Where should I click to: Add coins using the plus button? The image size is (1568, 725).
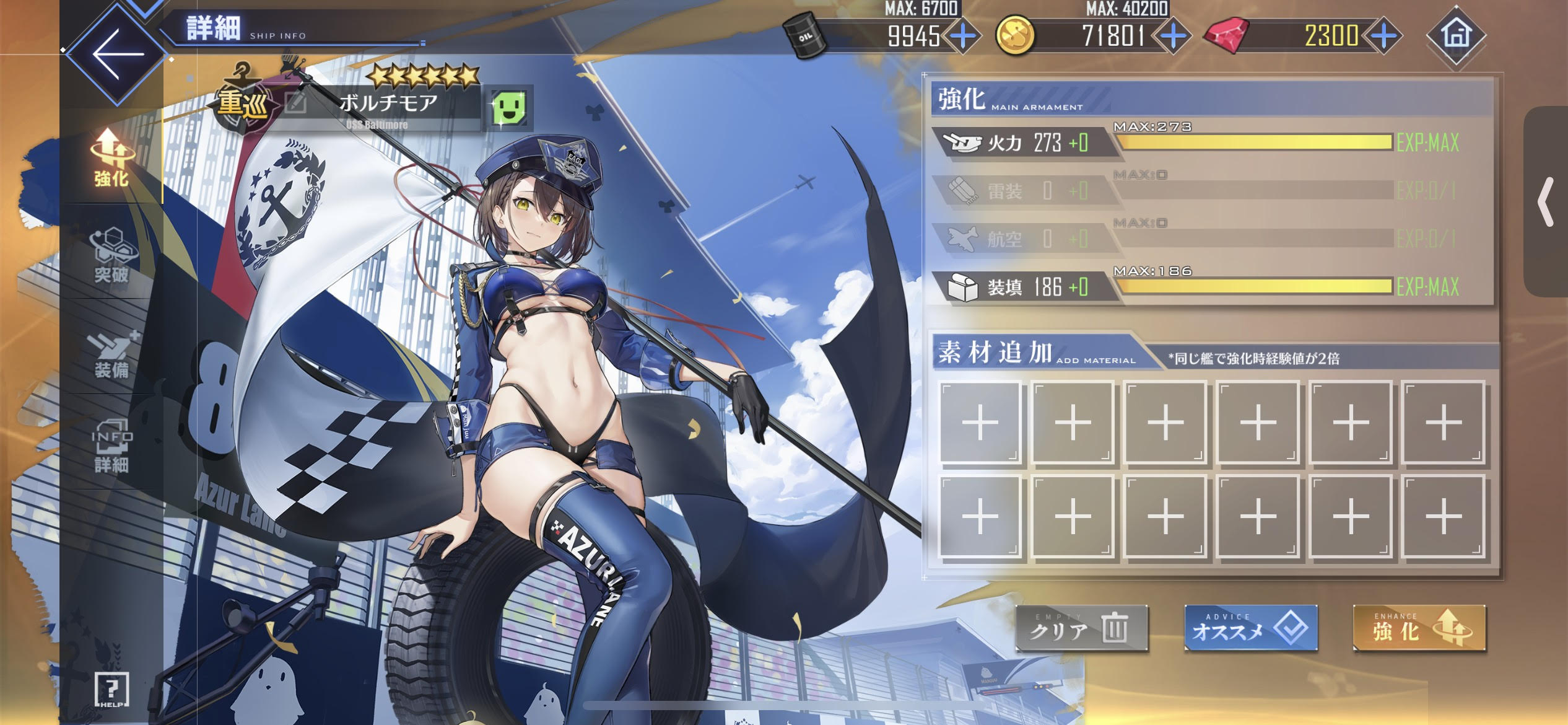[x=1173, y=36]
